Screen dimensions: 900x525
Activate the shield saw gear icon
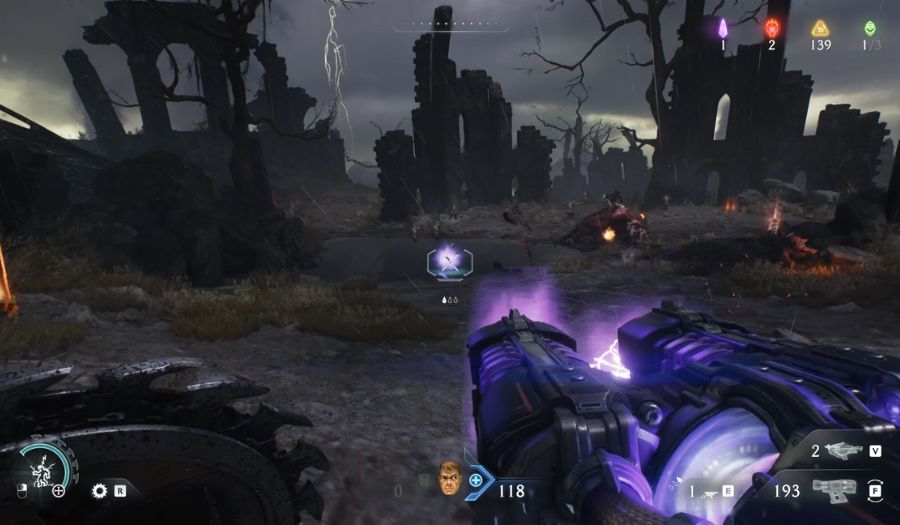99,491
